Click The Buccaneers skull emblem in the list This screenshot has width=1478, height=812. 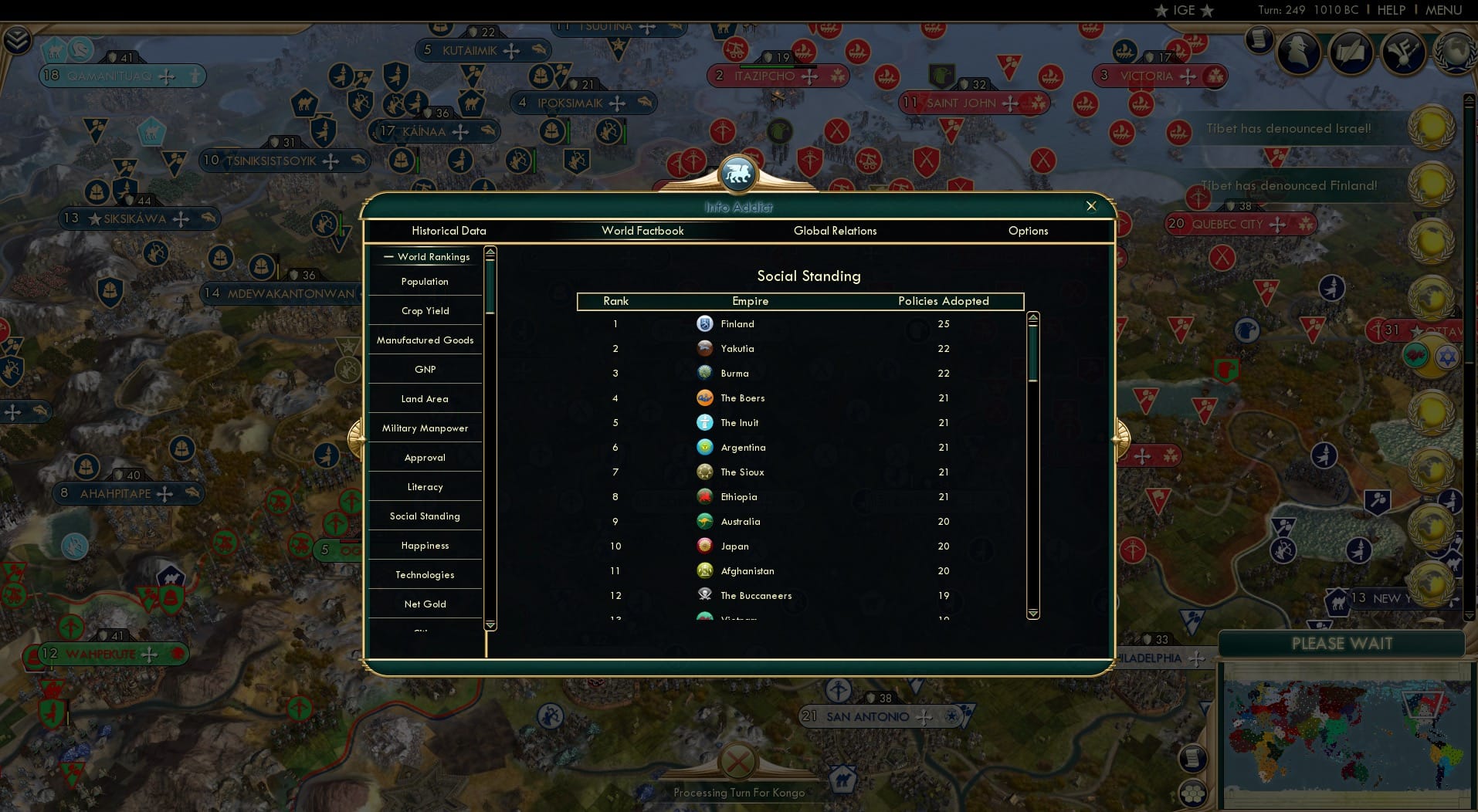[x=704, y=595]
